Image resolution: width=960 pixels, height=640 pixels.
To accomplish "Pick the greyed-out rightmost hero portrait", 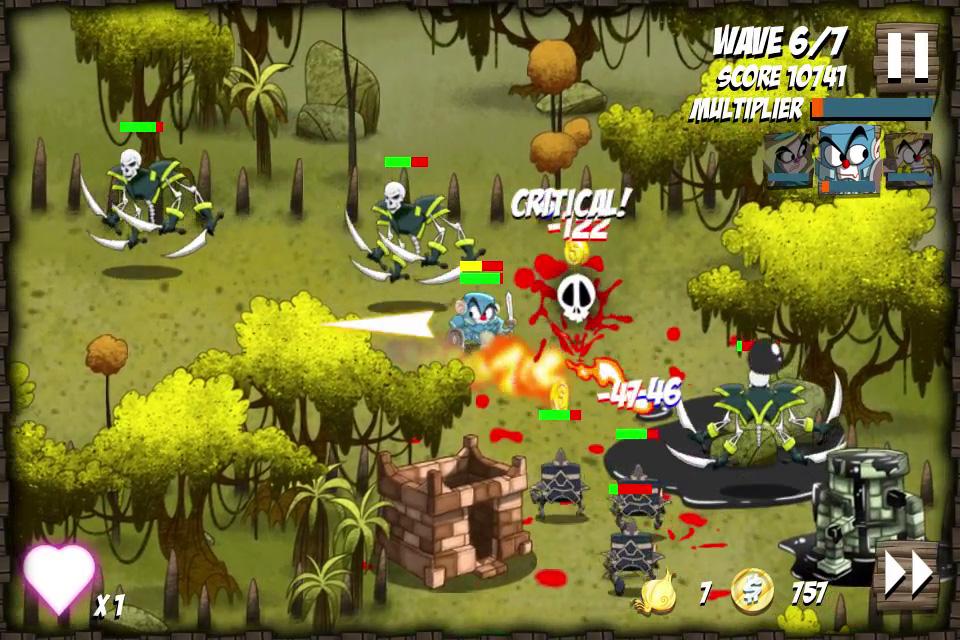I will (908, 160).
